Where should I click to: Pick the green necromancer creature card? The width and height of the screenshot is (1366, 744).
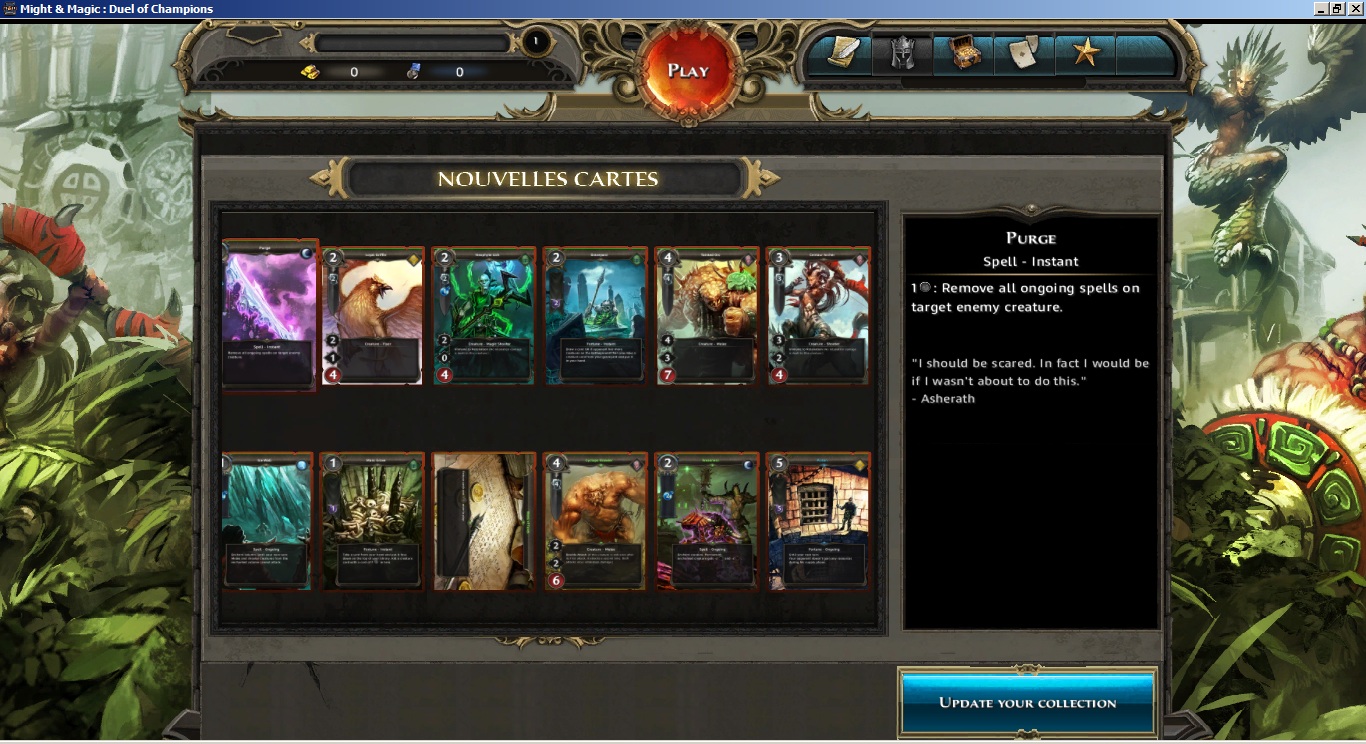click(485, 315)
